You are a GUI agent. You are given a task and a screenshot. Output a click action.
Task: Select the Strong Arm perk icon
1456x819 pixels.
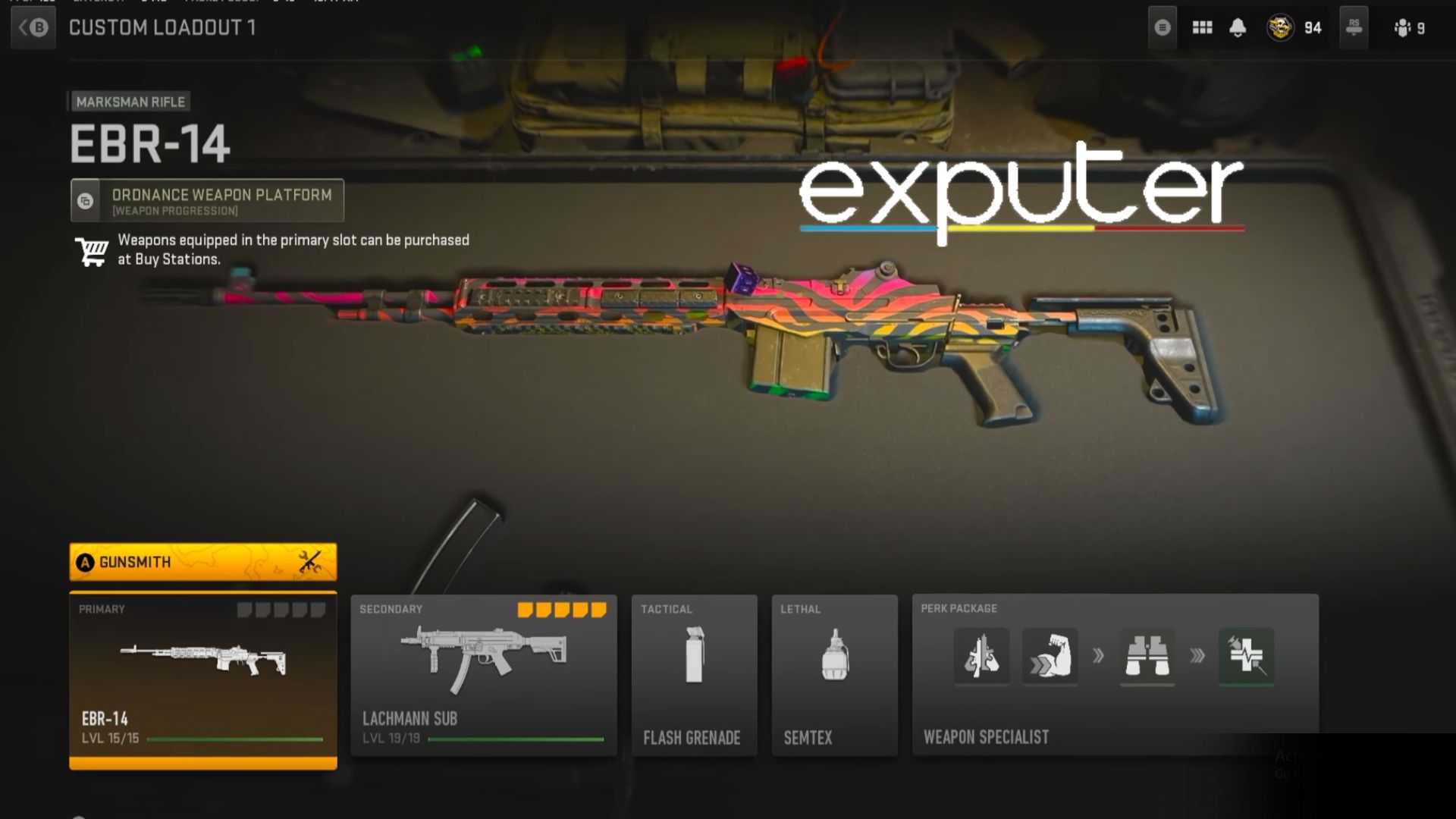[1050, 657]
